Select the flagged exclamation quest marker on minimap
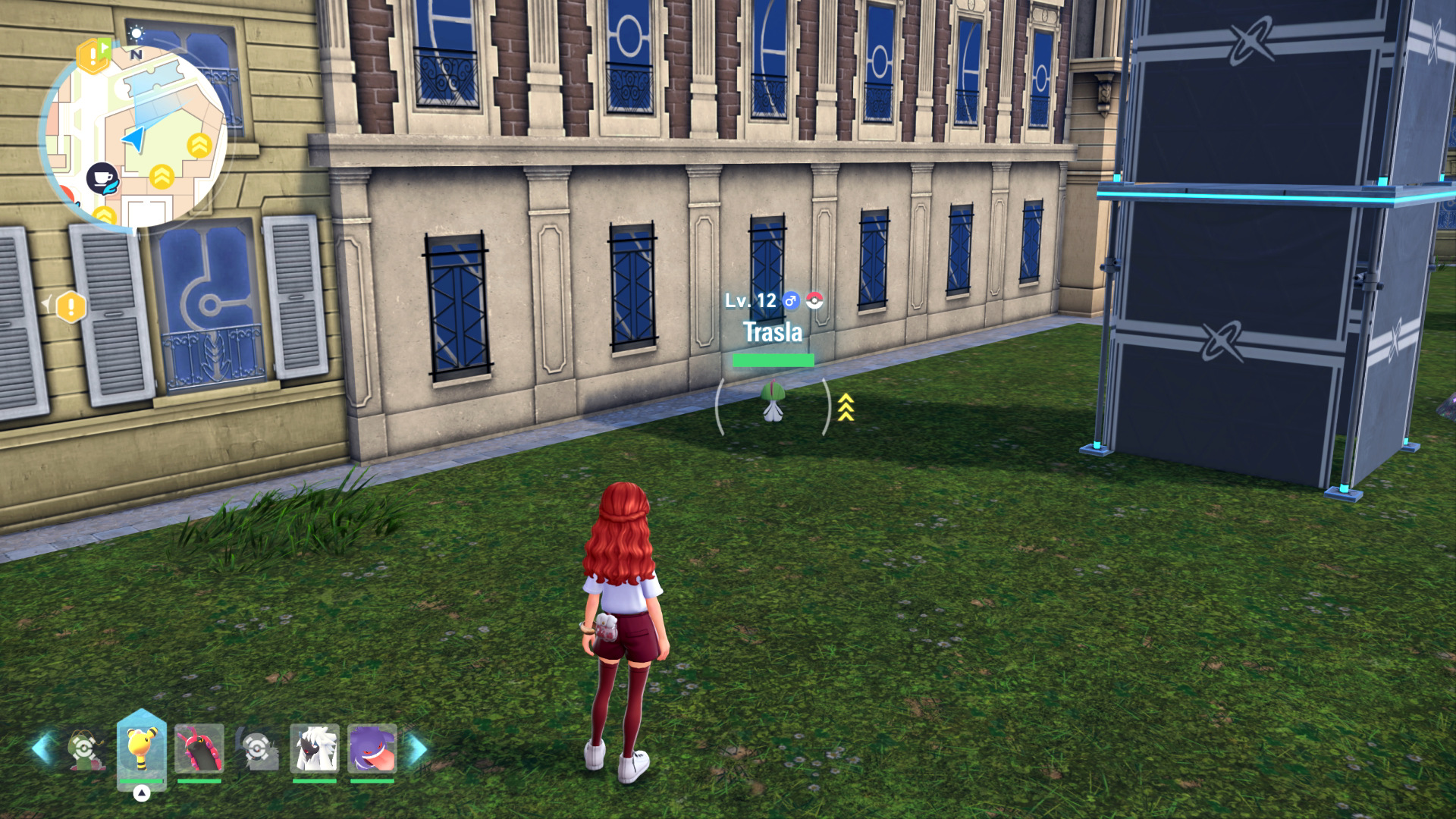The image size is (1456, 819). pyautogui.click(x=94, y=55)
